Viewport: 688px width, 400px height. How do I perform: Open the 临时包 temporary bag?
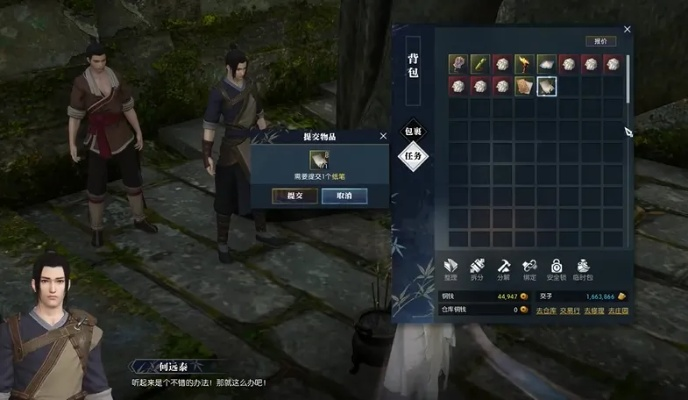pos(585,269)
